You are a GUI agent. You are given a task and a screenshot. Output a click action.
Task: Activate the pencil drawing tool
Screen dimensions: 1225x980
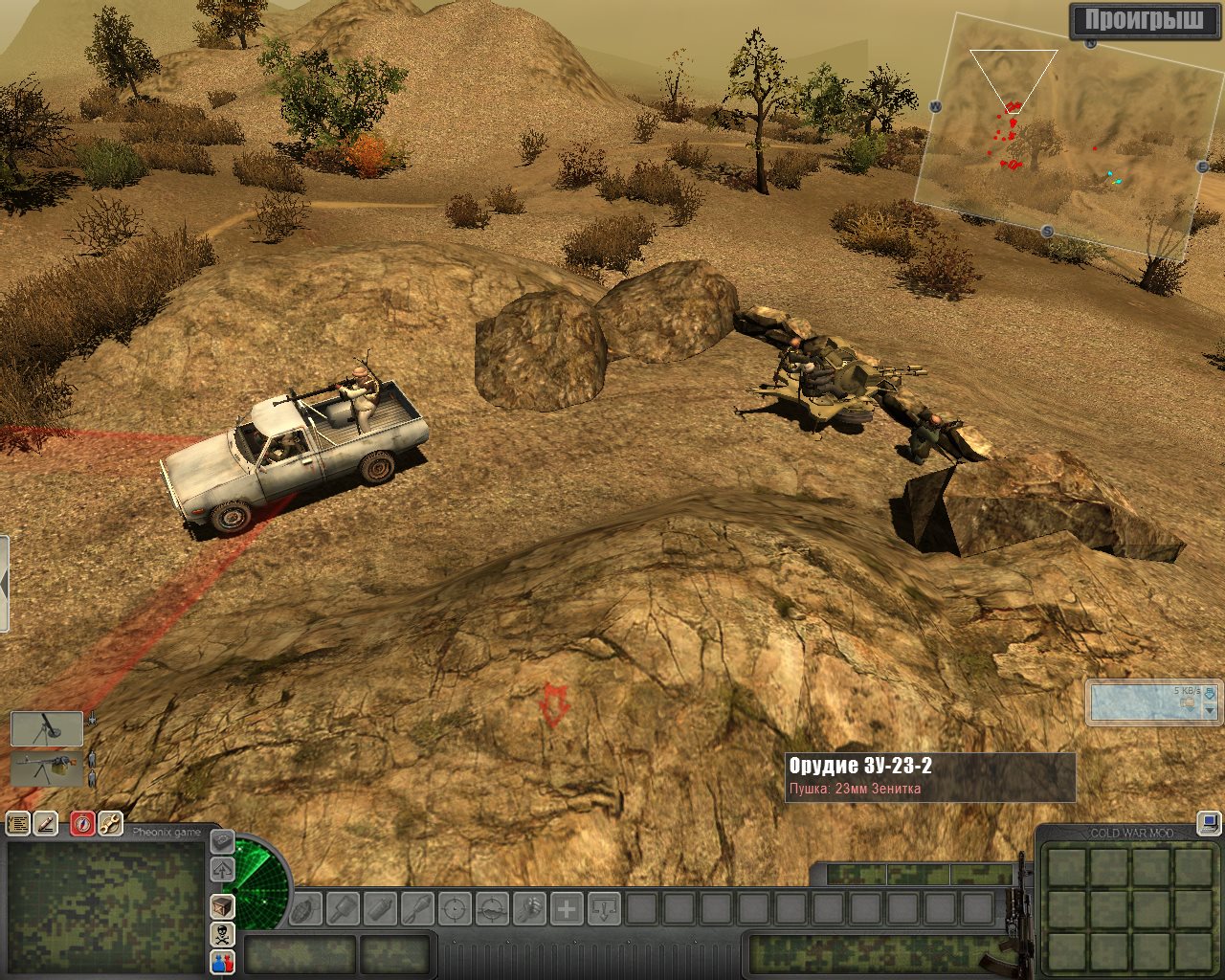pyautogui.click(x=46, y=823)
